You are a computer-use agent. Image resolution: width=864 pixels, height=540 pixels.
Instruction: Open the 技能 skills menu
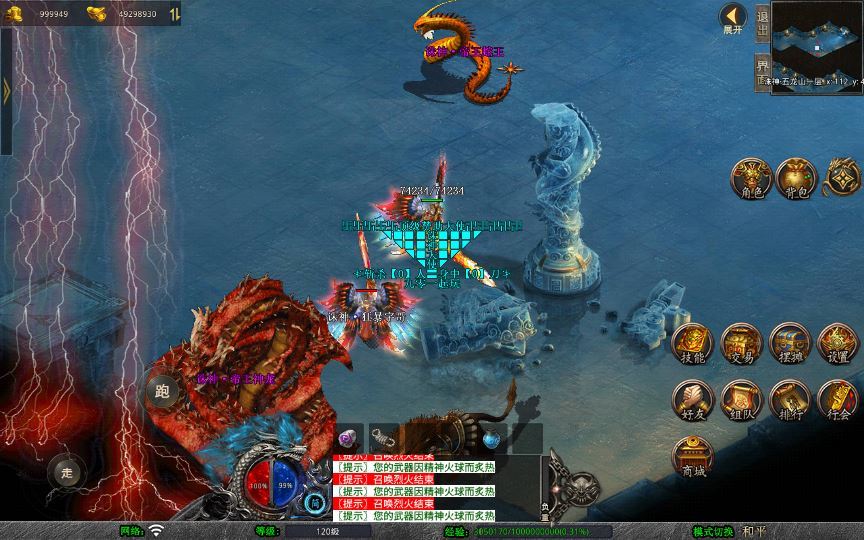click(692, 343)
